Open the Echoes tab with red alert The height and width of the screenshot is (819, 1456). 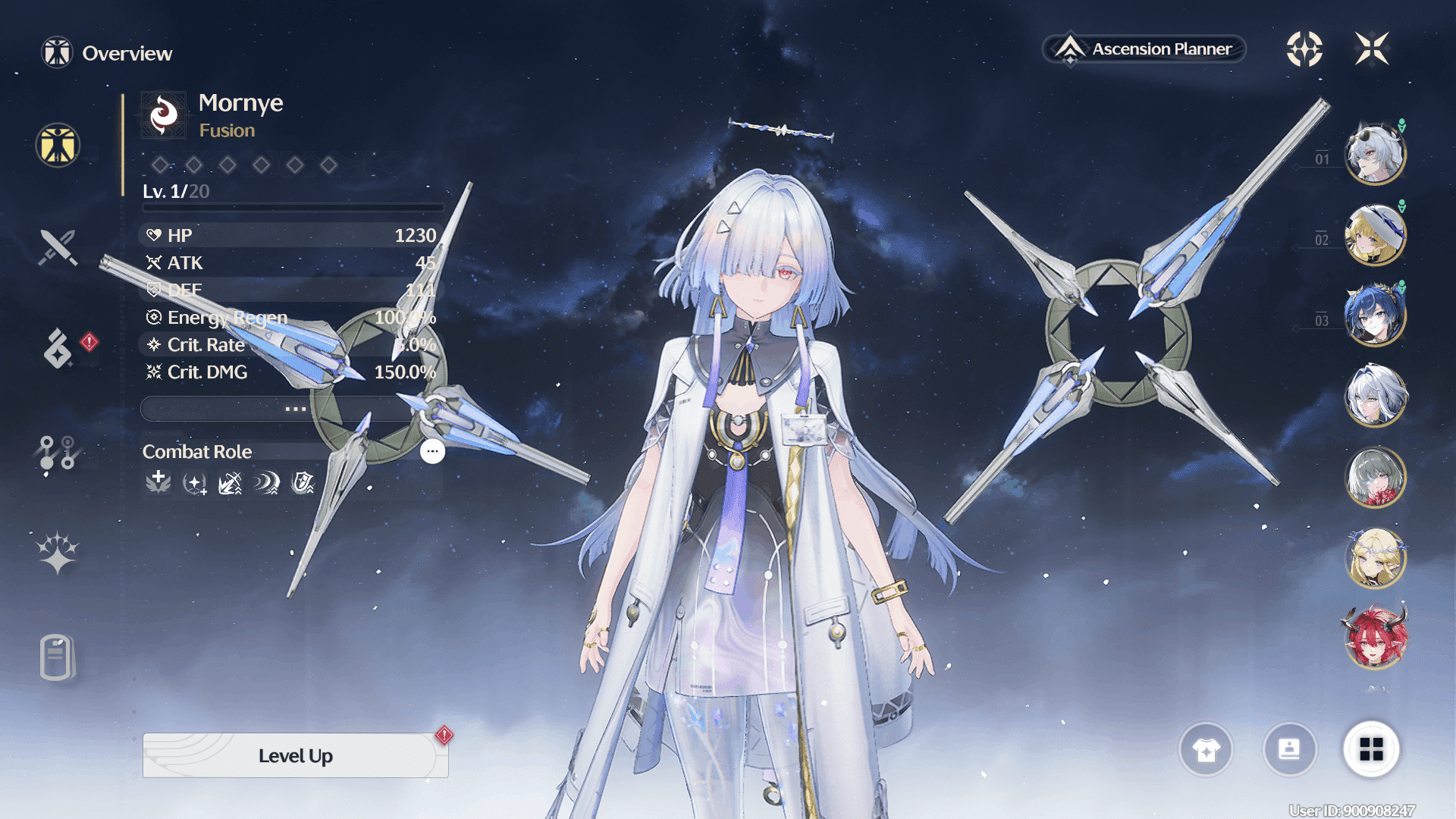59,348
